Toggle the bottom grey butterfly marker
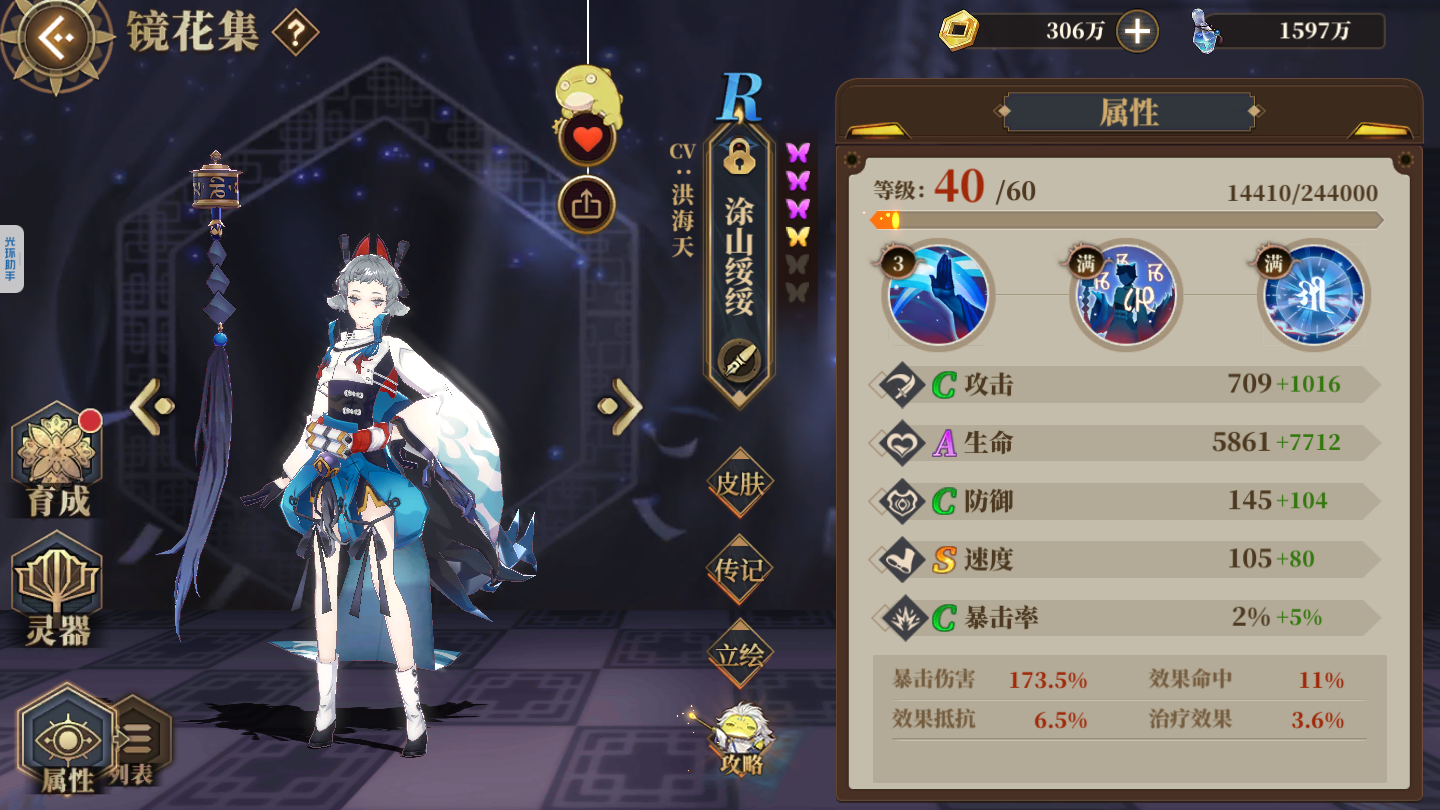This screenshot has width=1440, height=810. (796, 289)
